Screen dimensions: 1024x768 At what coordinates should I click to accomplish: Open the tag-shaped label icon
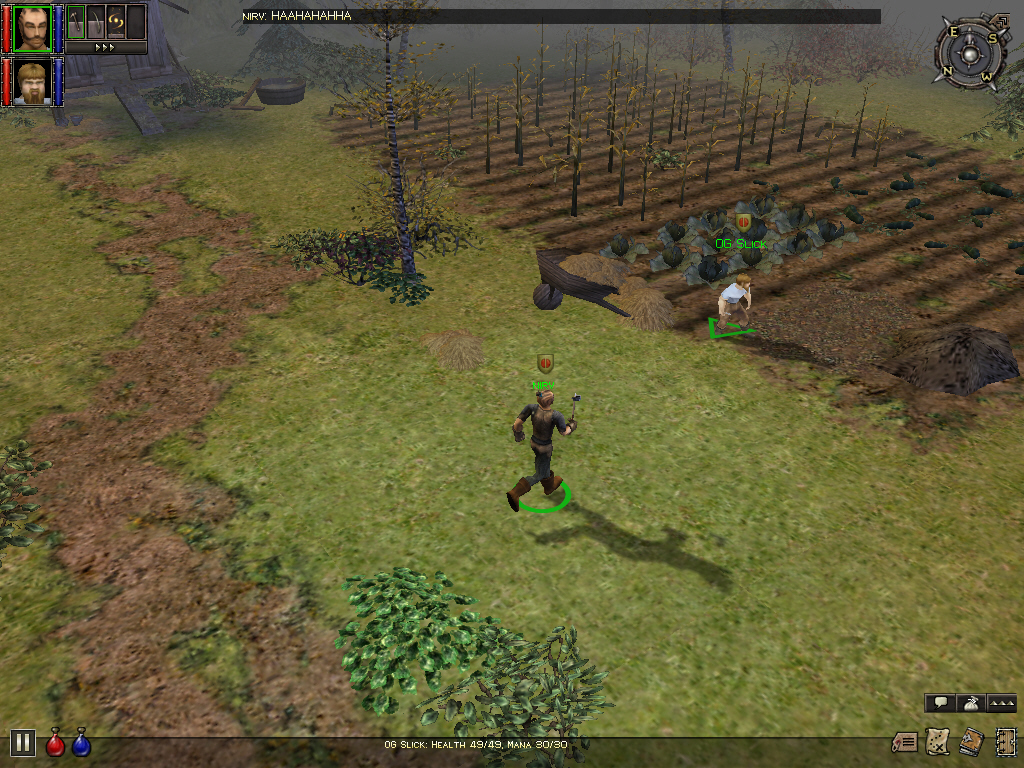905,742
